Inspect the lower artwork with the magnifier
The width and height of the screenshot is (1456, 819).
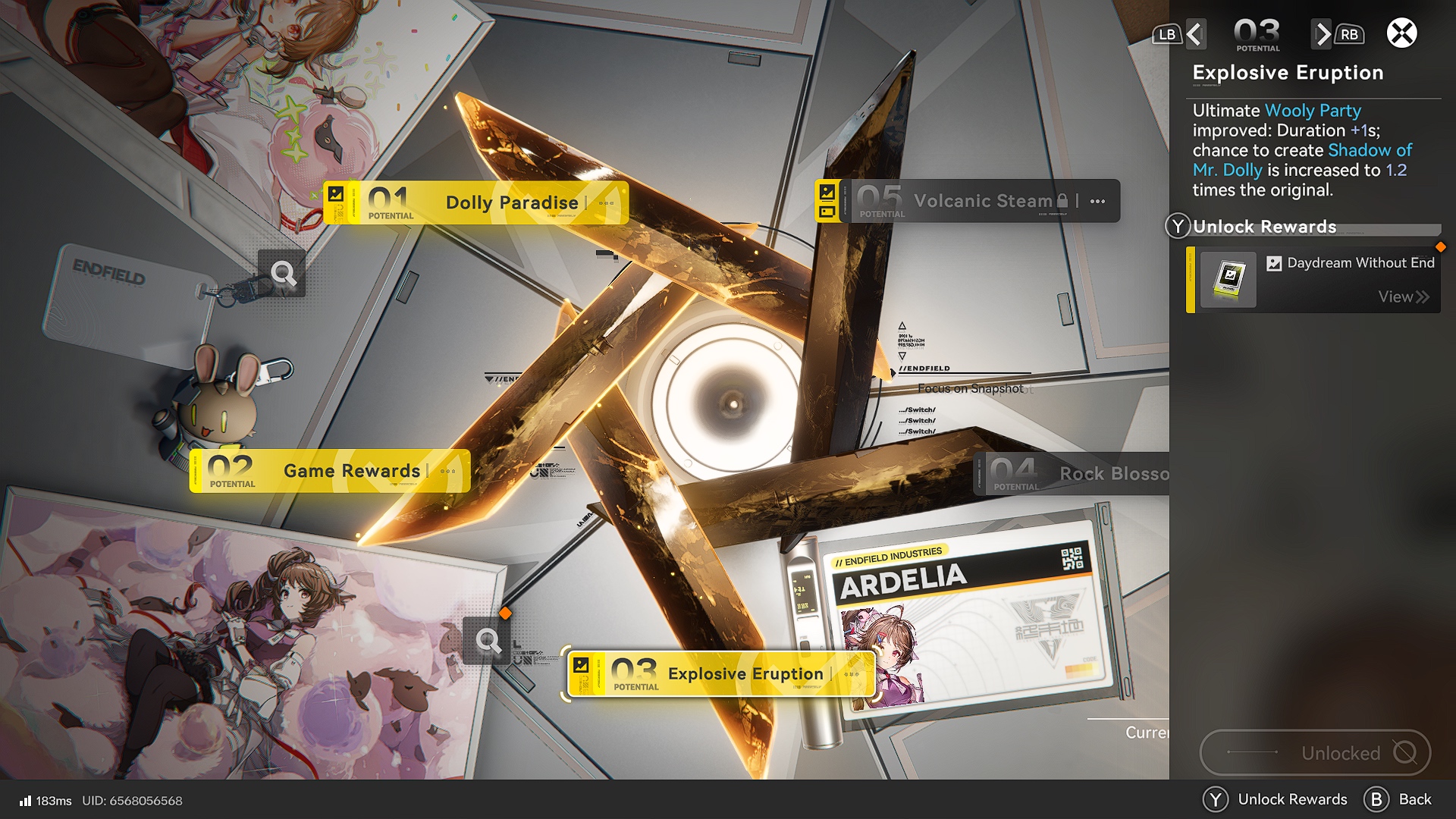tap(488, 642)
